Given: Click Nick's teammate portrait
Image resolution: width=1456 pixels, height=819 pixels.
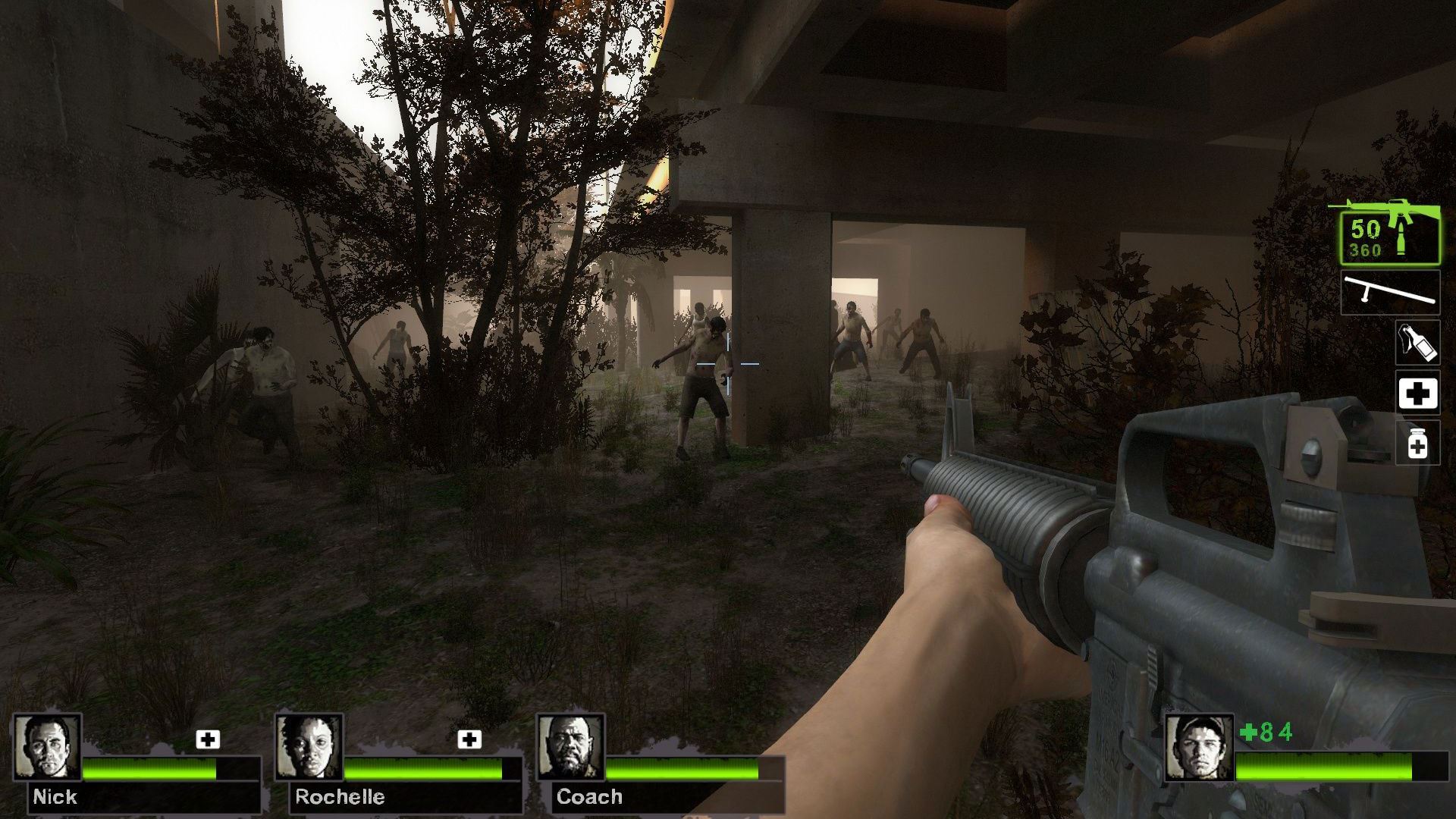Looking at the screenshot, I should tap(47, 747).
